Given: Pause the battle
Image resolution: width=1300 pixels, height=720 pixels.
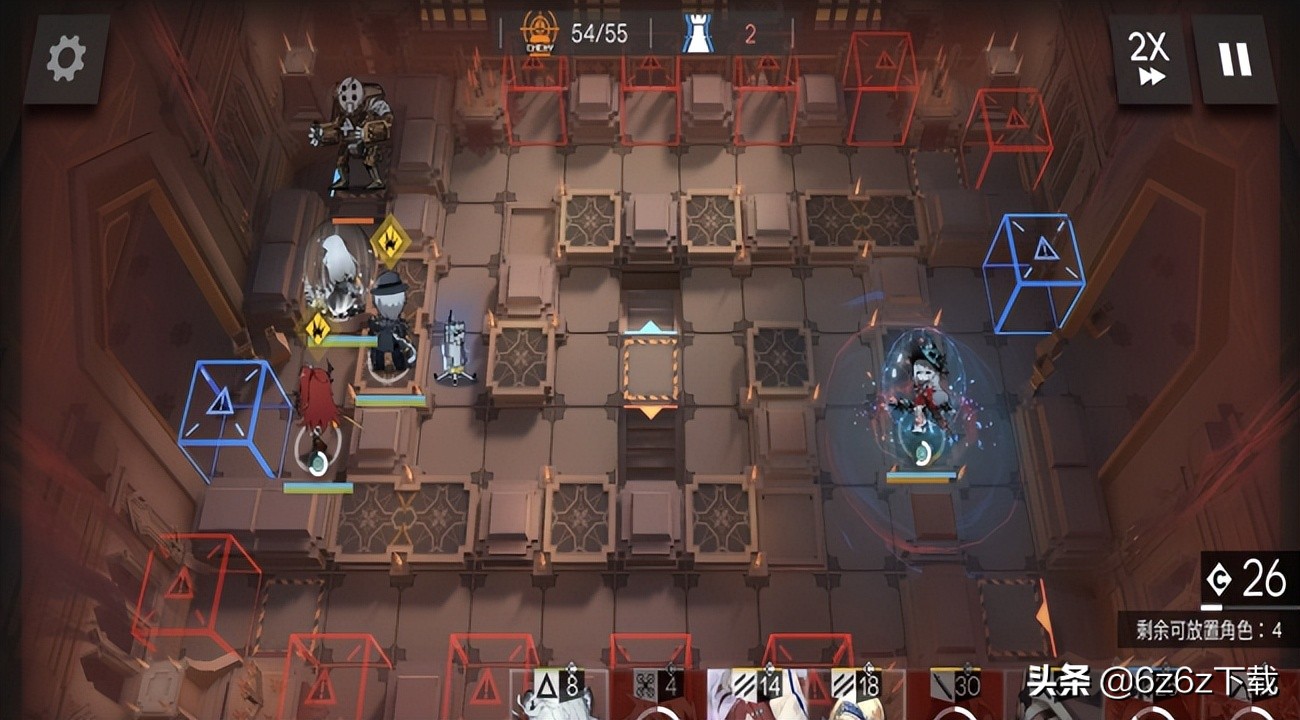Looking at the screenshot, I should (1234, 60).
